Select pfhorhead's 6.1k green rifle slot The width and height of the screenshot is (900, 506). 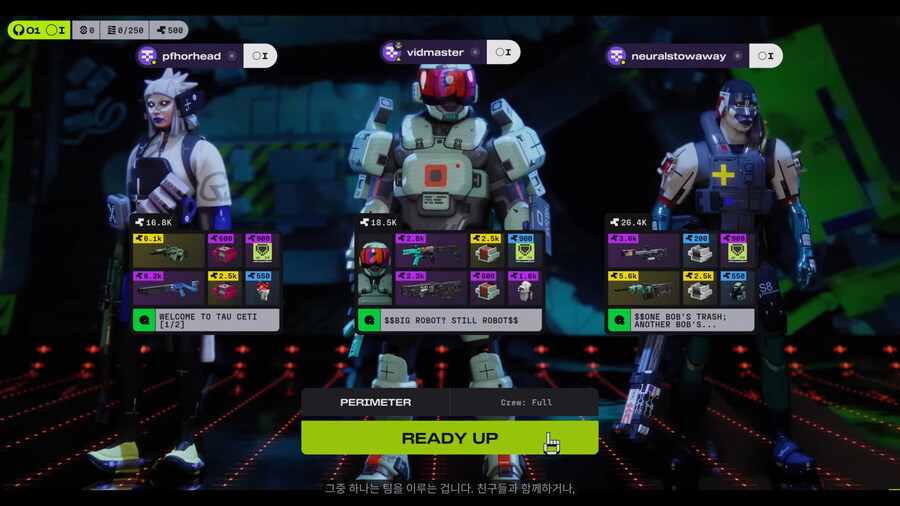(168, 251)
